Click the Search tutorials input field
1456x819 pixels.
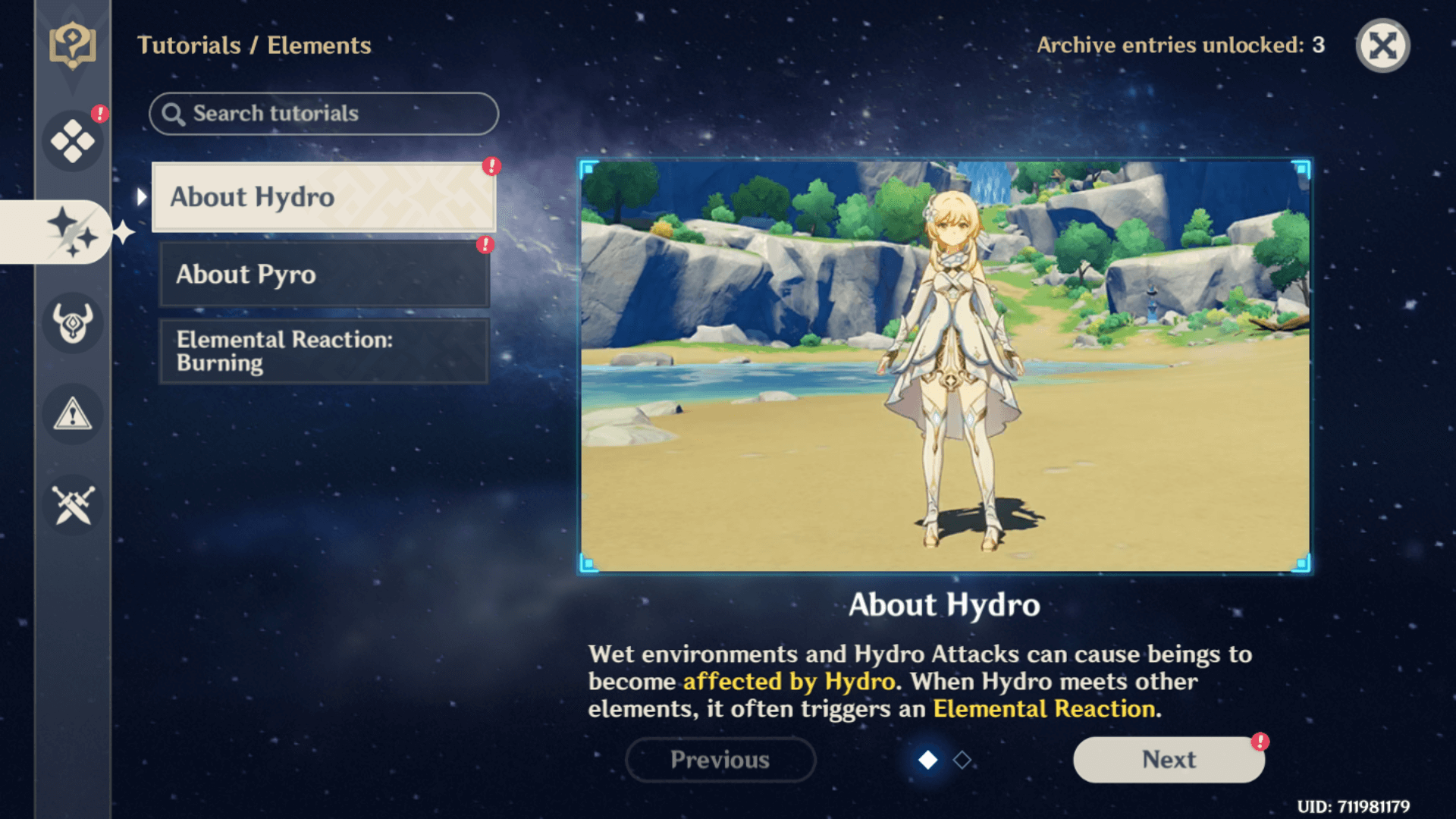tap(324, 114)
